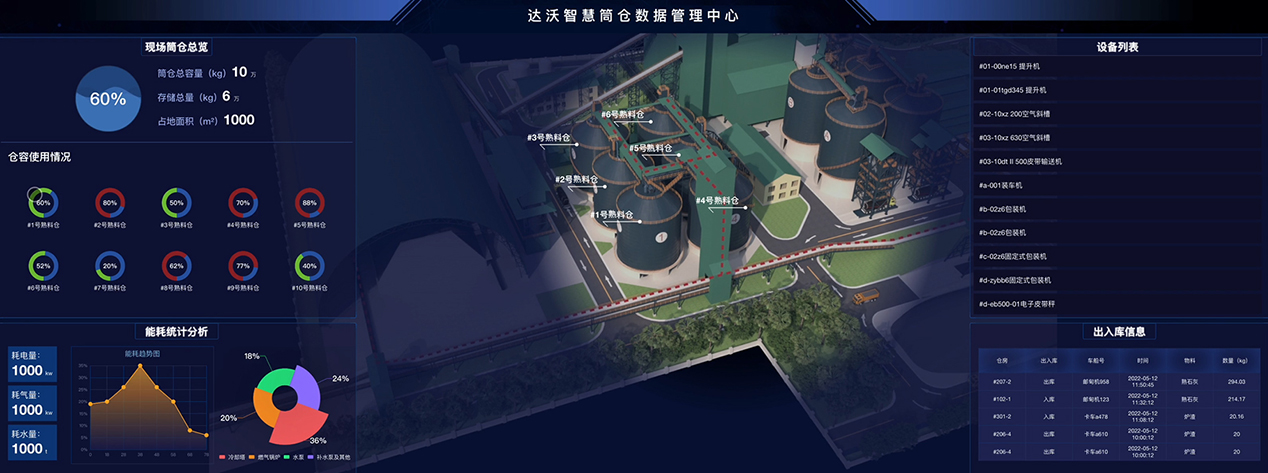This screenshot has height=473, width=1268.
Task: Open the #301-2 入库 record row
Action: coord(1117,416)
